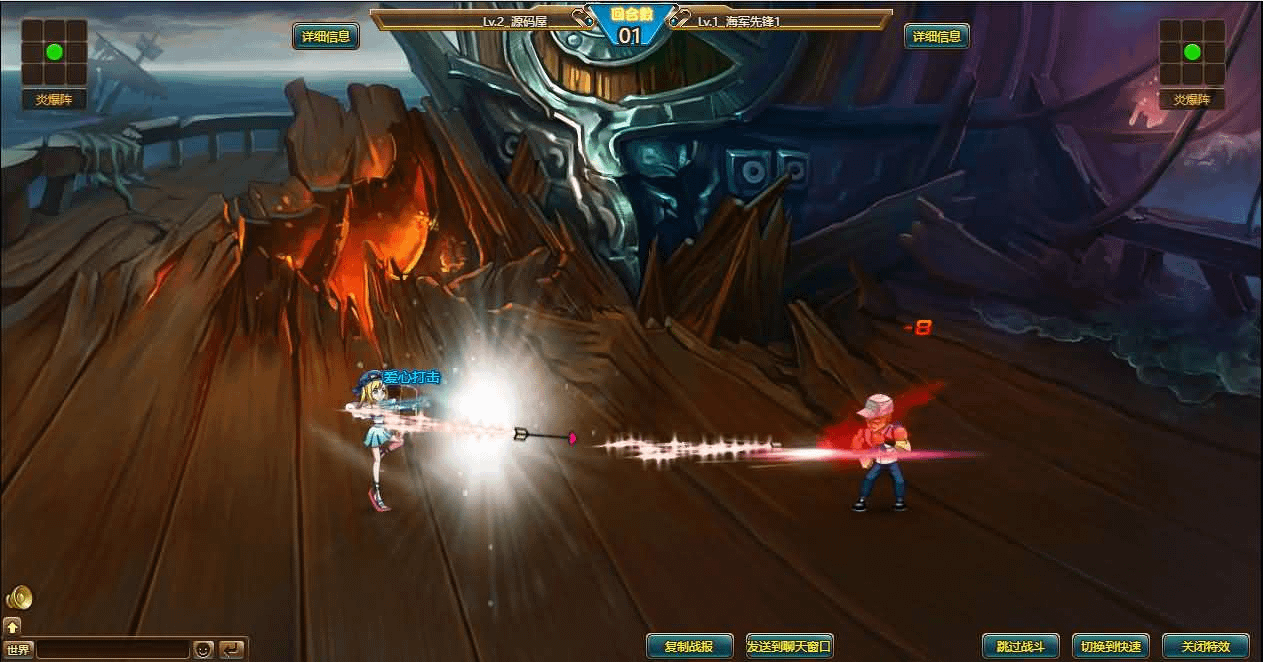Send report to chat window (发送到聊天窗口)
1263x662 pixels.
click(x=789, y=646)
